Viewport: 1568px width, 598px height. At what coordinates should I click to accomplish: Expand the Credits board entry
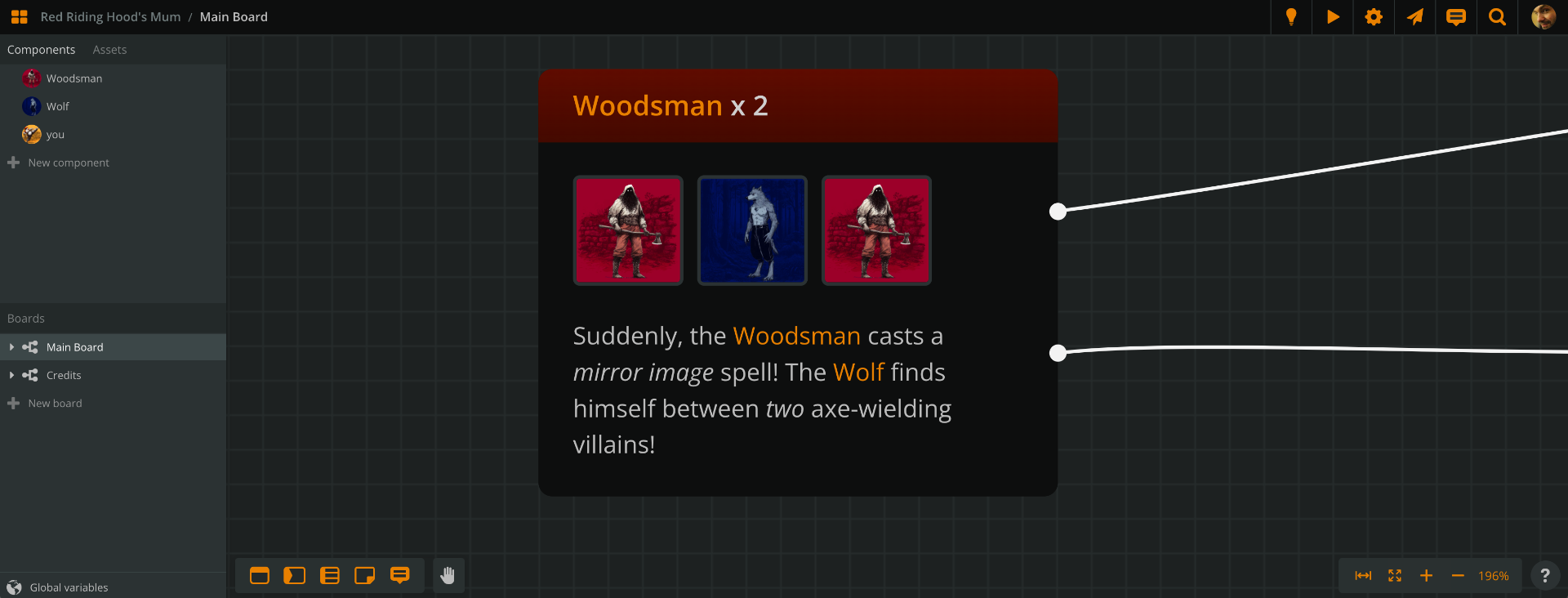11,375
